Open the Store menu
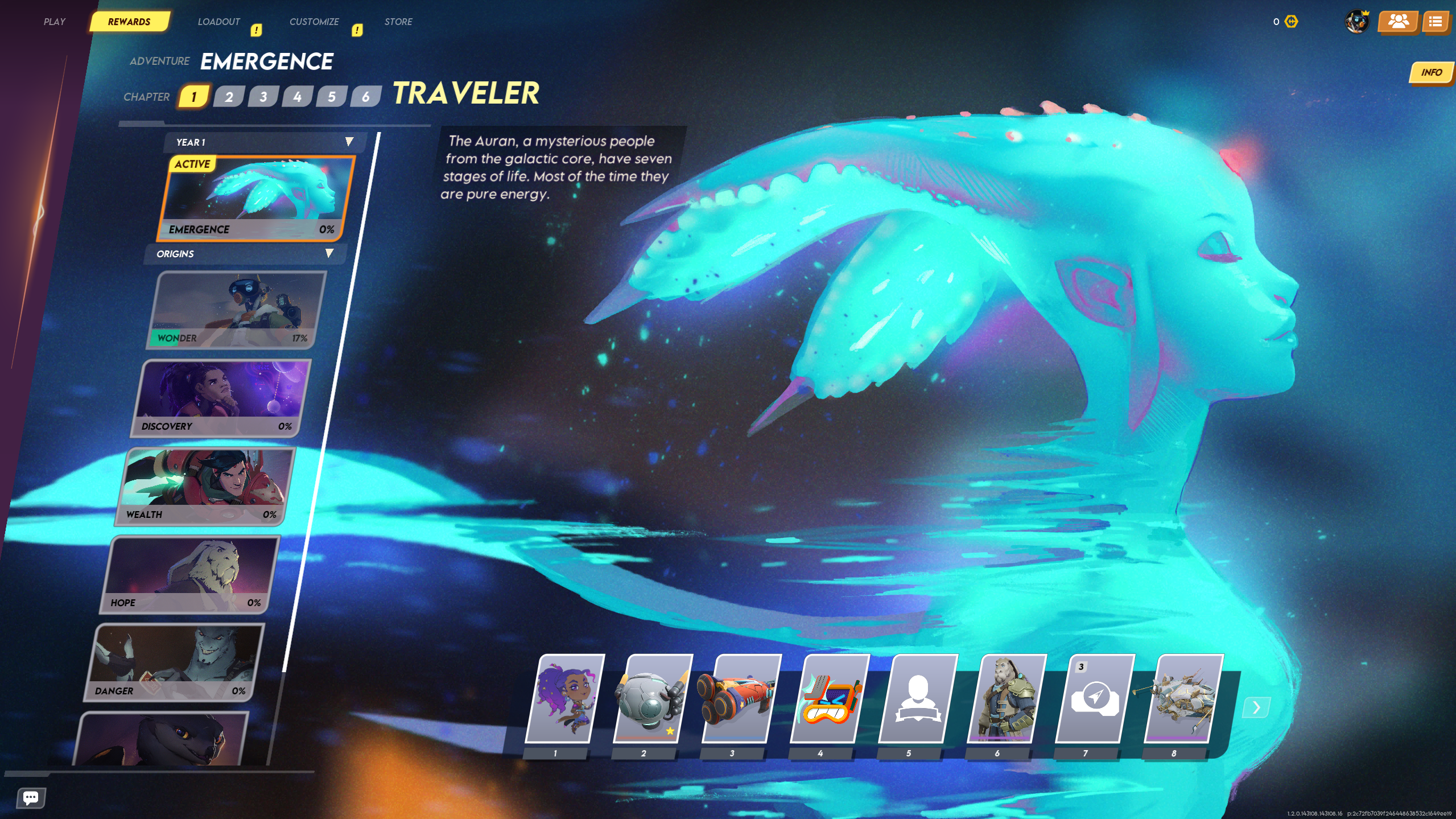 coord(398,21)
